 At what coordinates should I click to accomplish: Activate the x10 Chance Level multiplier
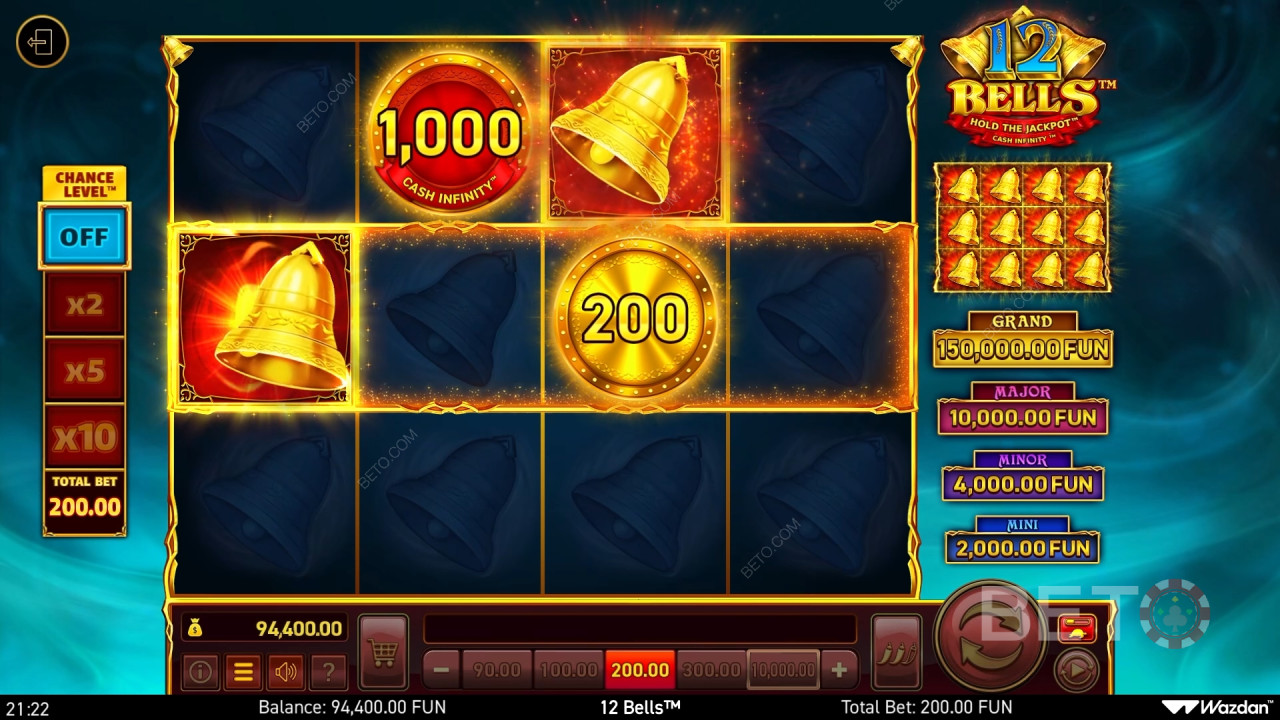tap(84, 436)
